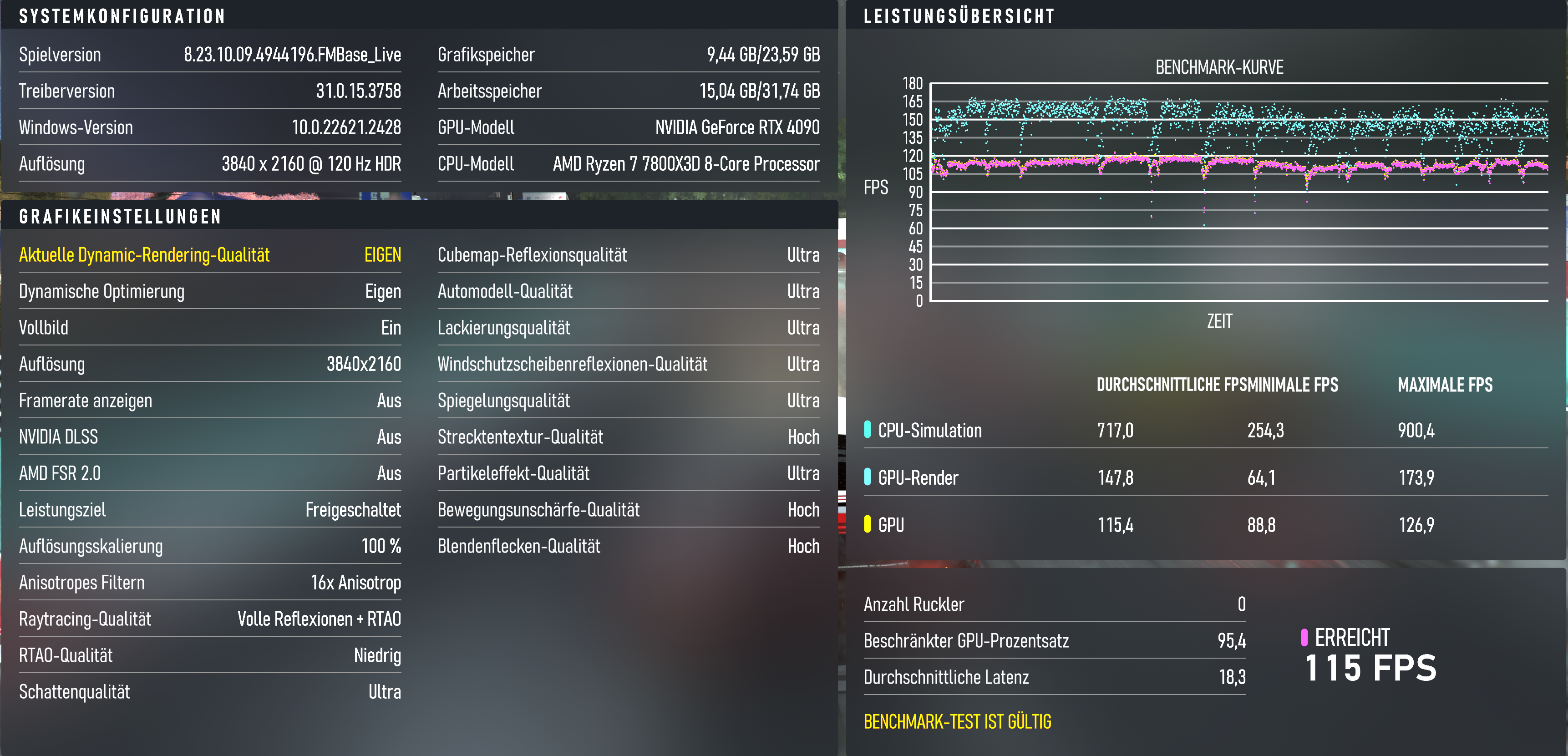This screenshot has height=756, width=1568.
Task: Enable NVIDIA DLSS
Action: pyautogui.click(x=210, y=437)
